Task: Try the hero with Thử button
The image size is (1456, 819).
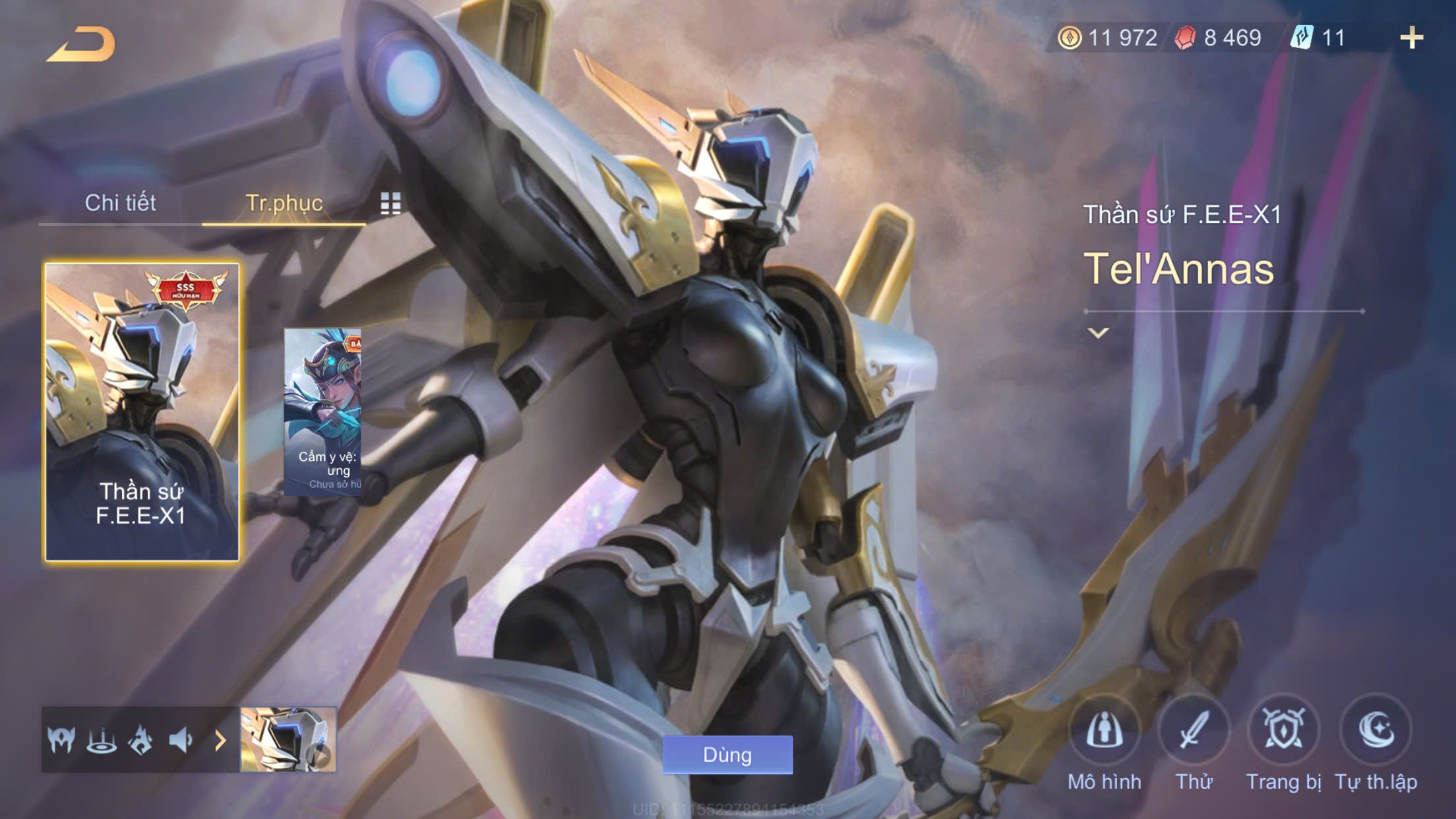Action: 1194,731
